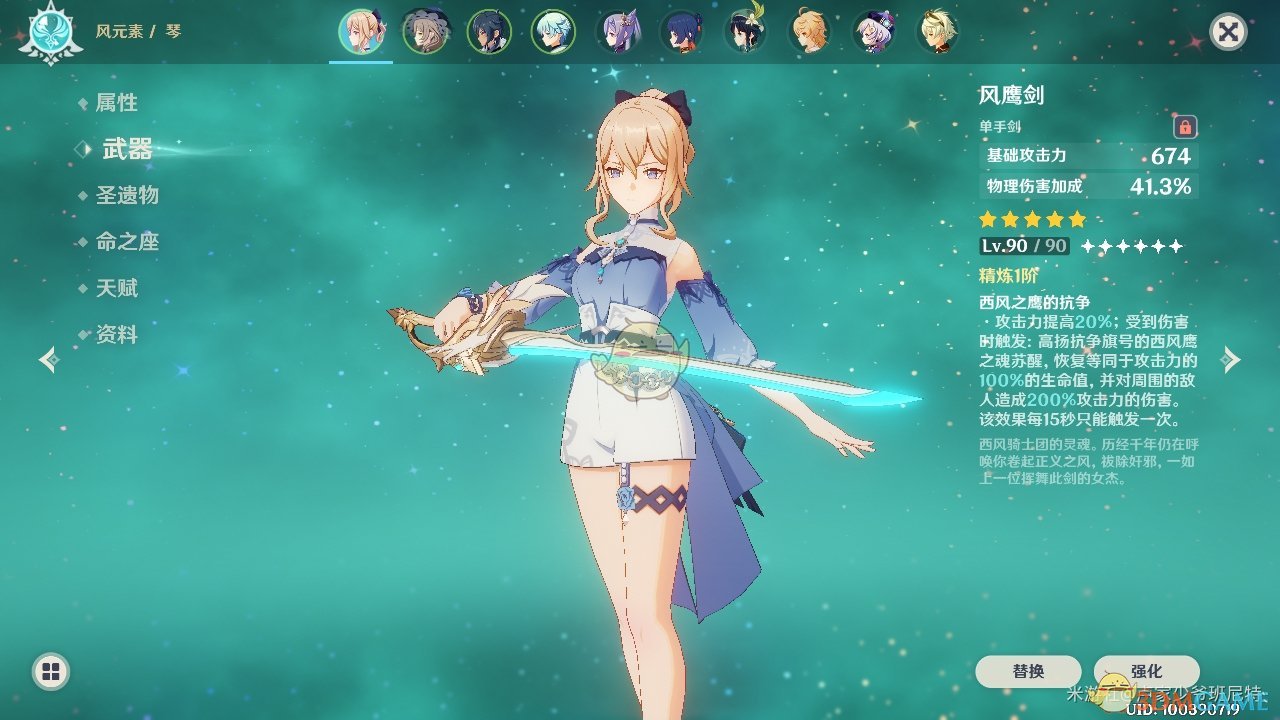Screen dimensions: 1280x720
Task: Select the 武器 weapon menu entry
Action: [x=127, y=150]
